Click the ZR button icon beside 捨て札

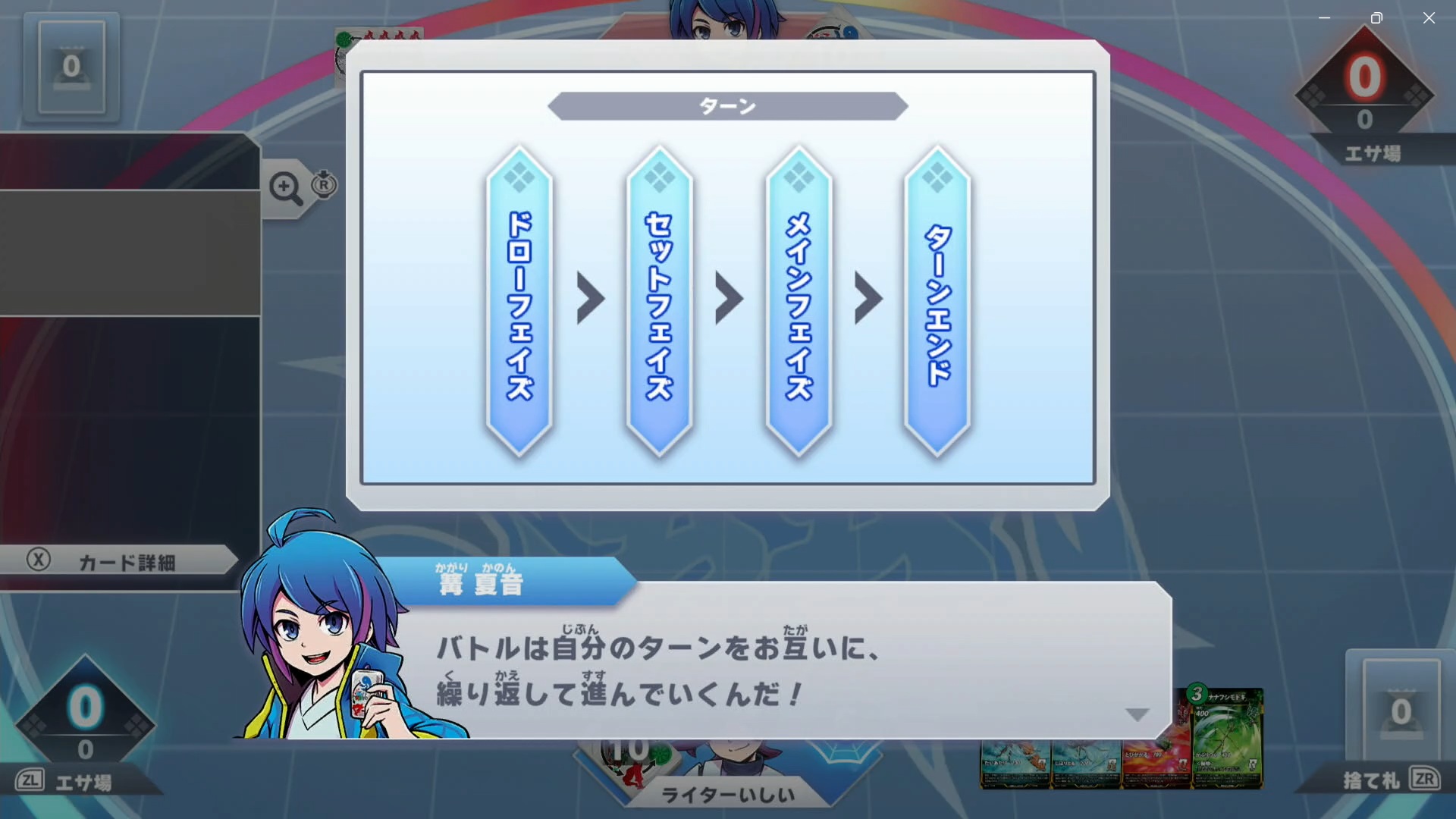tap(1425, 777)
